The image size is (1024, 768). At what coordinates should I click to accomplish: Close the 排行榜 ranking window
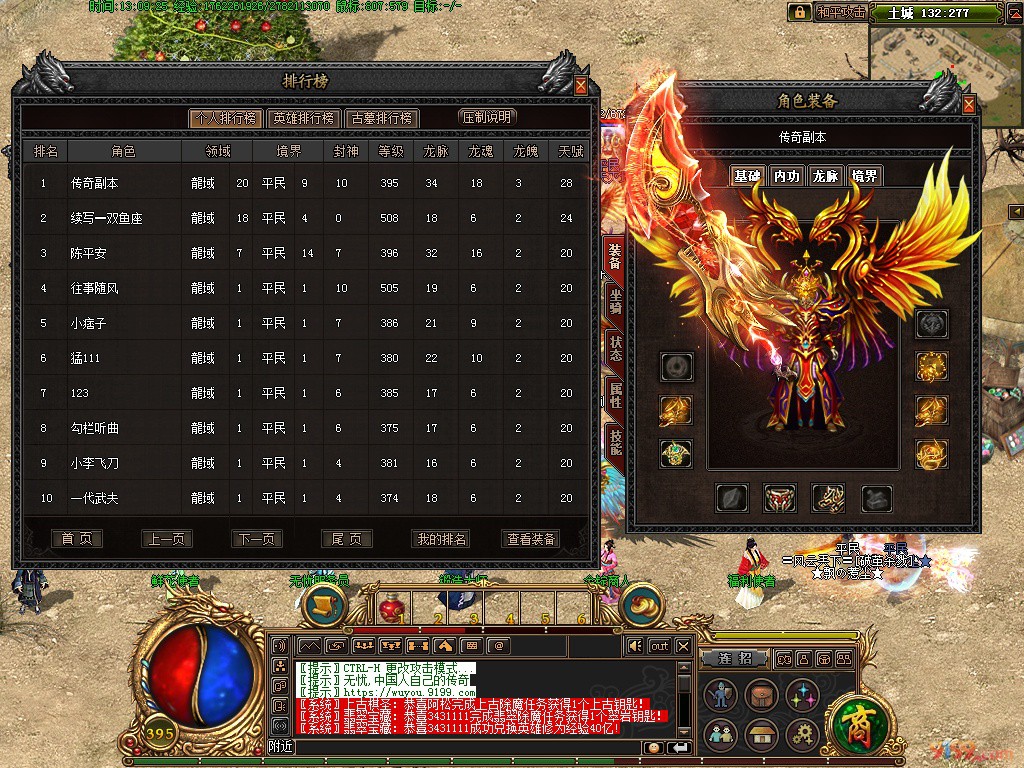click(581, 87)
